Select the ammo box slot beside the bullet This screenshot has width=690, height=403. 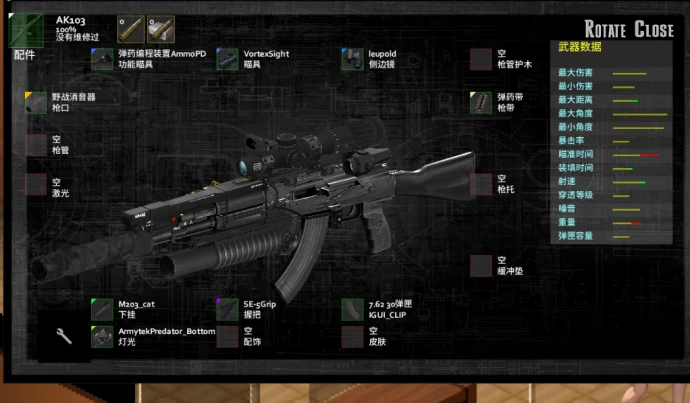coord(160,28)
